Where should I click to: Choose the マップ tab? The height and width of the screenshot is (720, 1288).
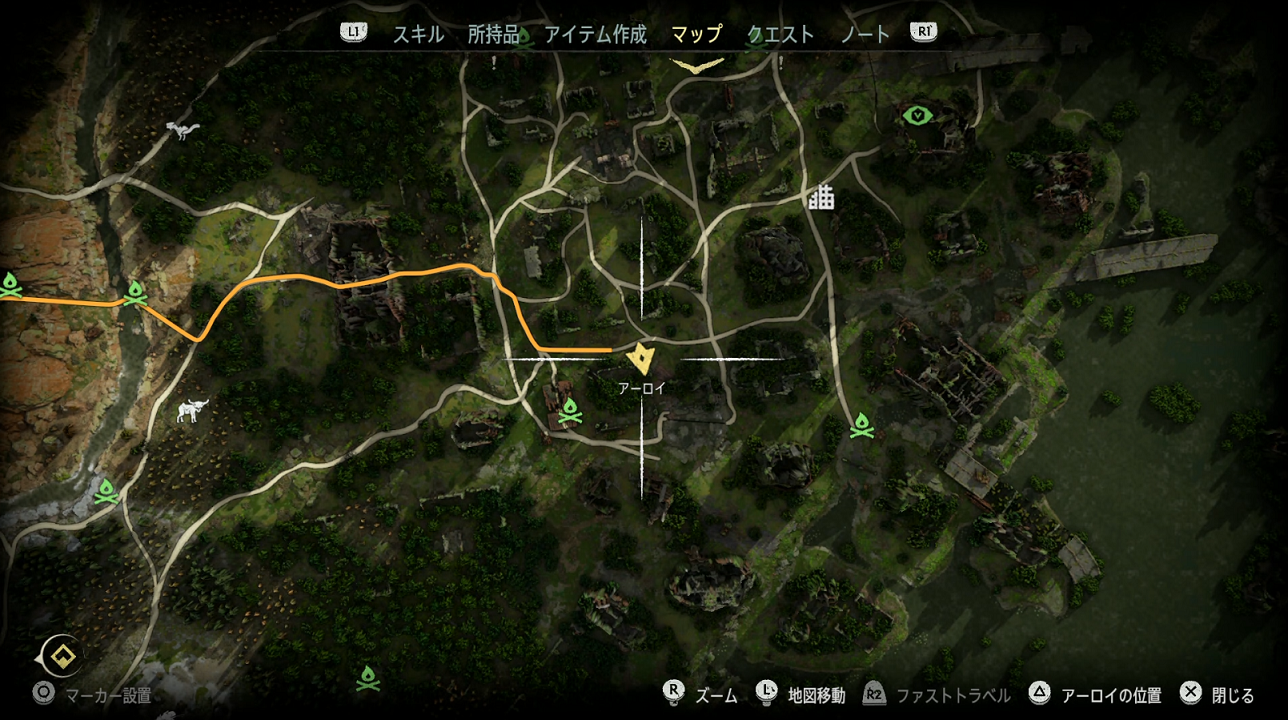[696, 34]
